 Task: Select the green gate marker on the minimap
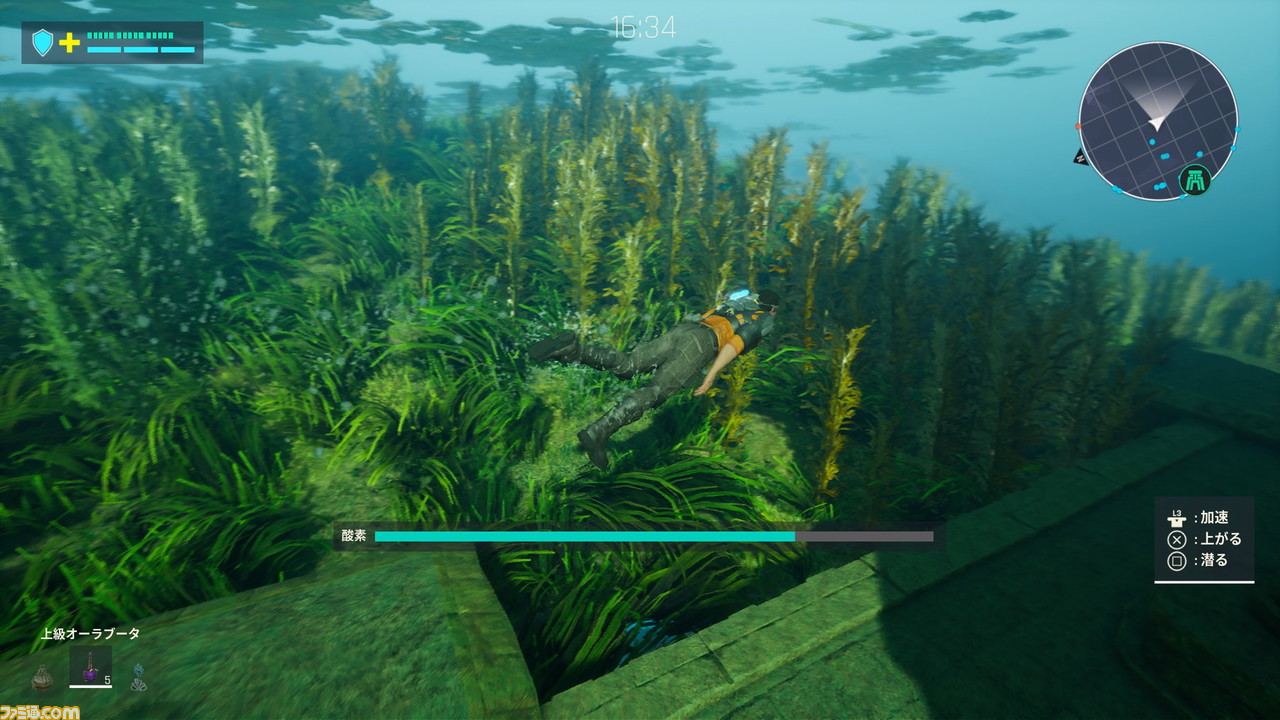point(1194,180)
